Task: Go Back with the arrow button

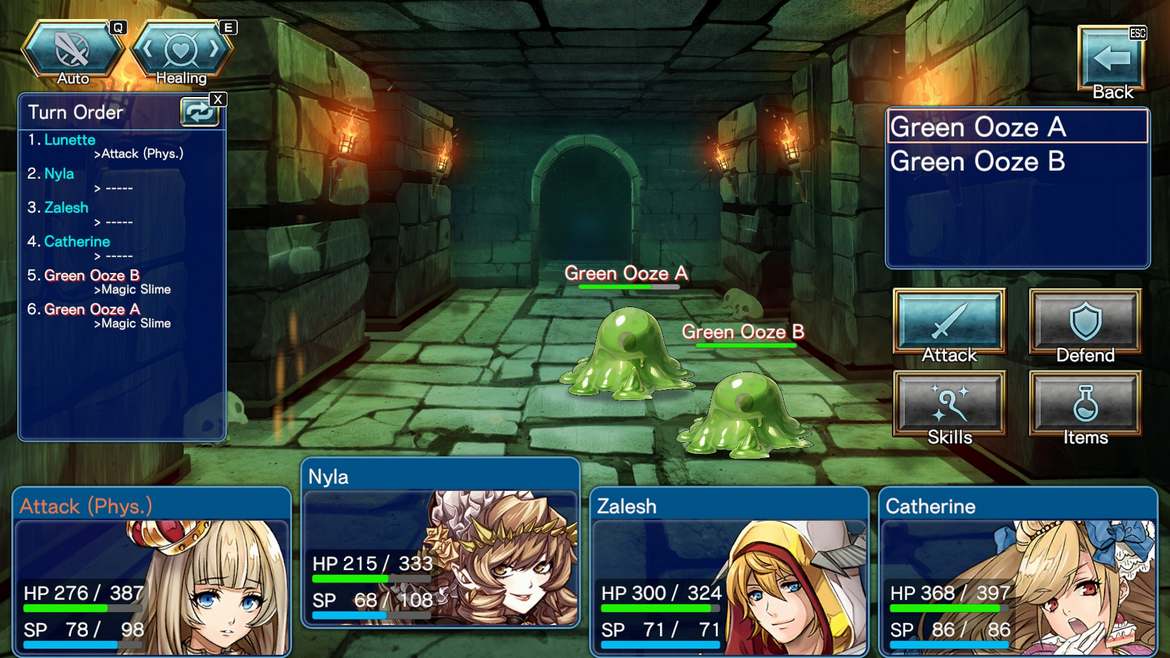Action: click(x=1111, y=64)
